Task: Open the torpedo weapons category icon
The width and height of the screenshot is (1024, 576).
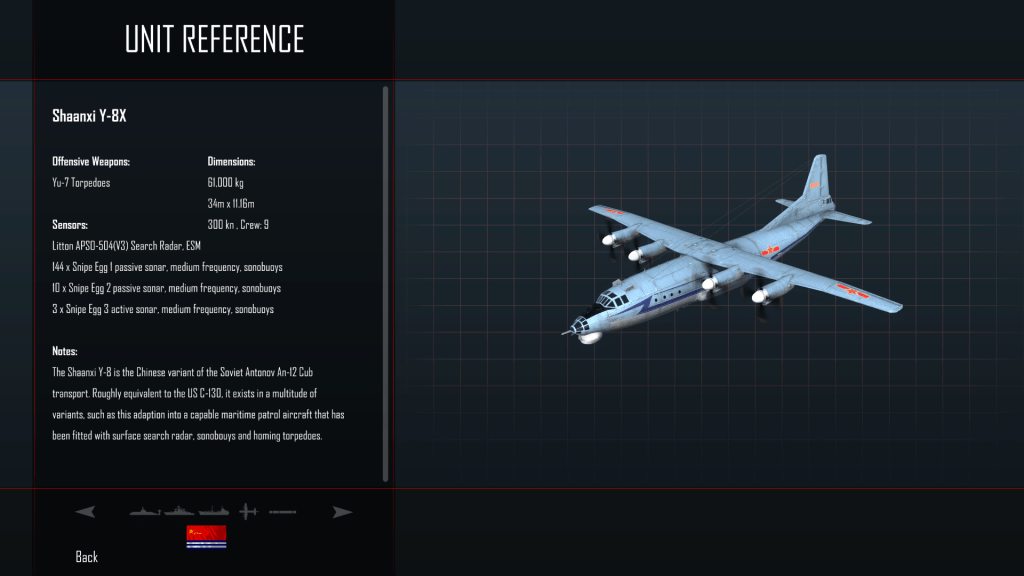Action: pos(282,512)
